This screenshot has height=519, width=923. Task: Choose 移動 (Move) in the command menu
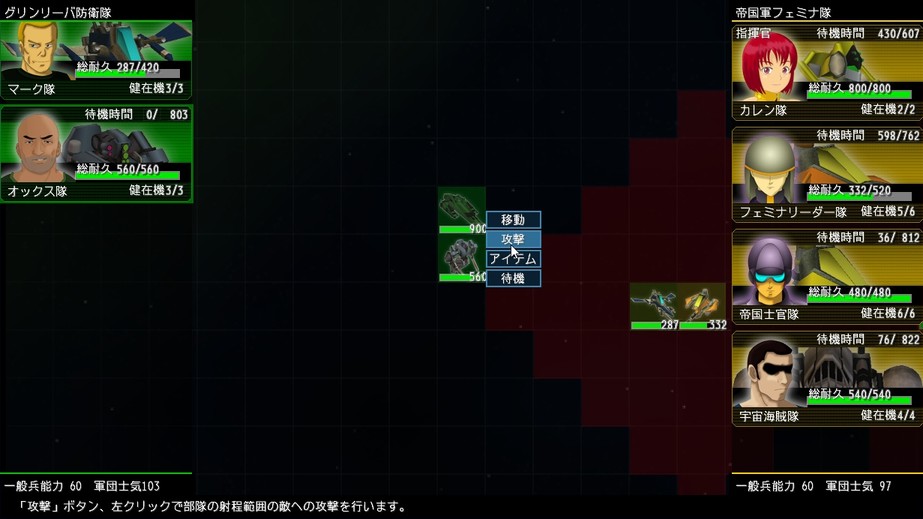click(513, 220)
